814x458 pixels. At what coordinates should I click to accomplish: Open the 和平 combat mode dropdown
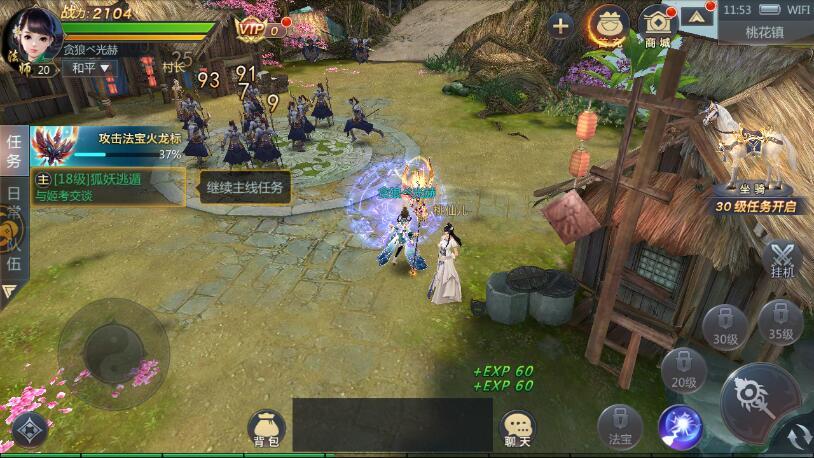(x=89, y=68)
